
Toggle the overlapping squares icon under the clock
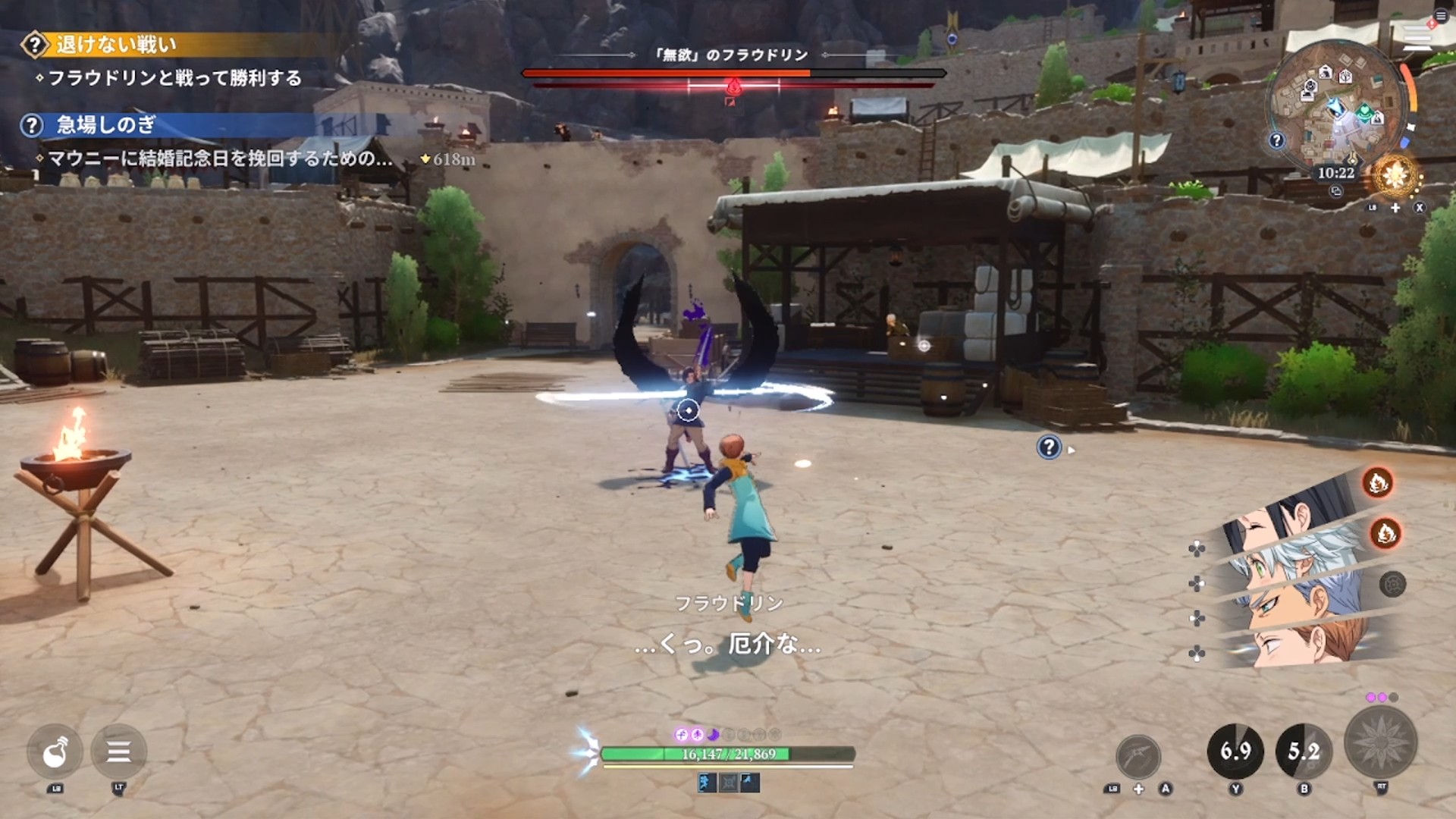pos(1336,191)
